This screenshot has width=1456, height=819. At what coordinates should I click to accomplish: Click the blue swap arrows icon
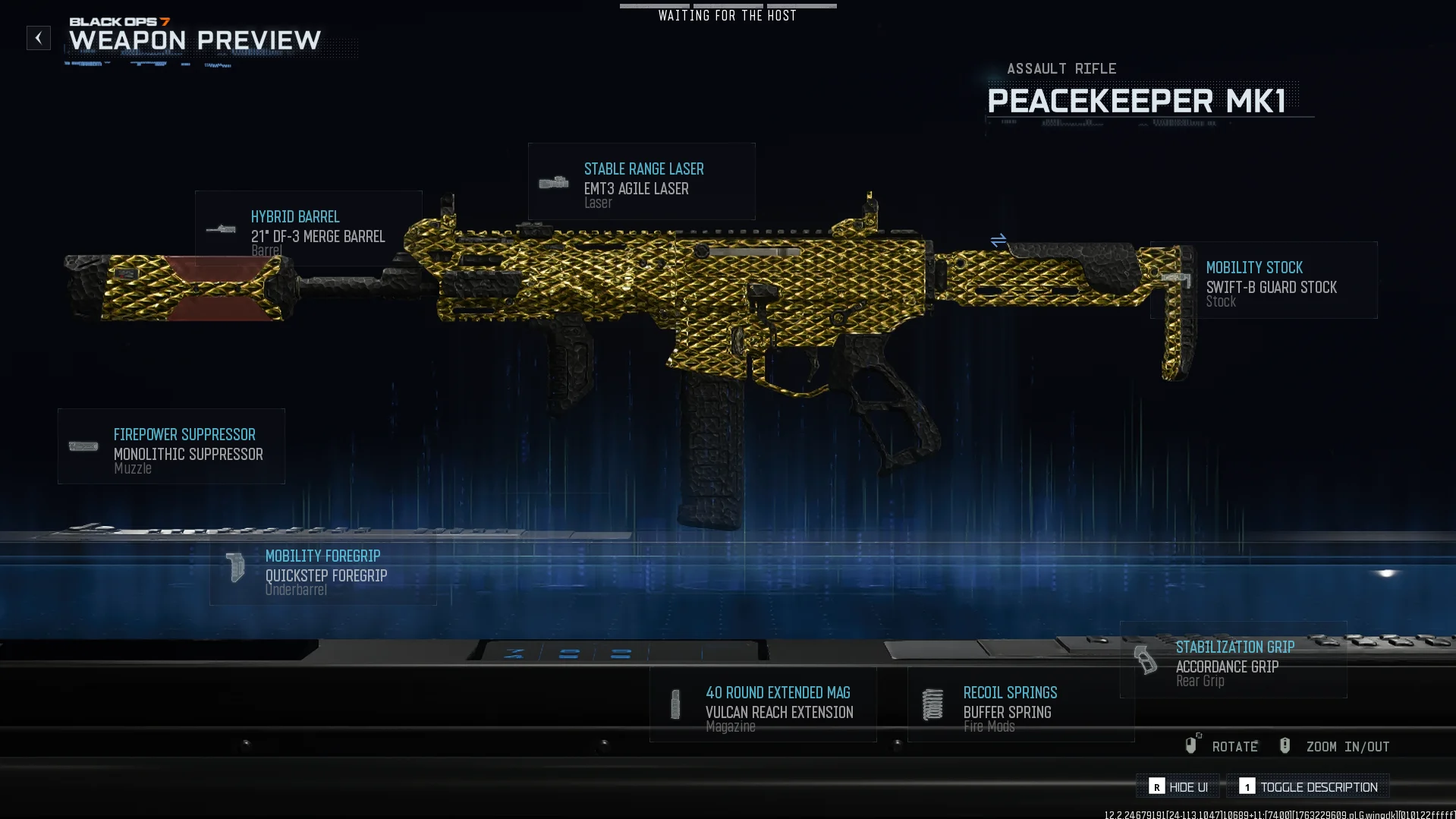(998, 241)
